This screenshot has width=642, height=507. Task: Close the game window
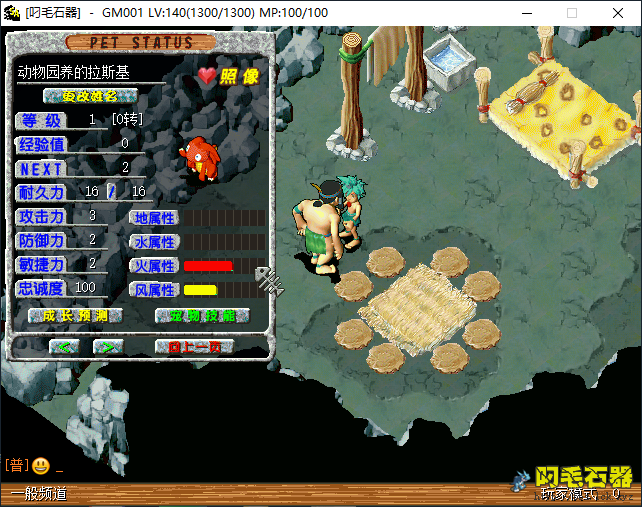618,13
